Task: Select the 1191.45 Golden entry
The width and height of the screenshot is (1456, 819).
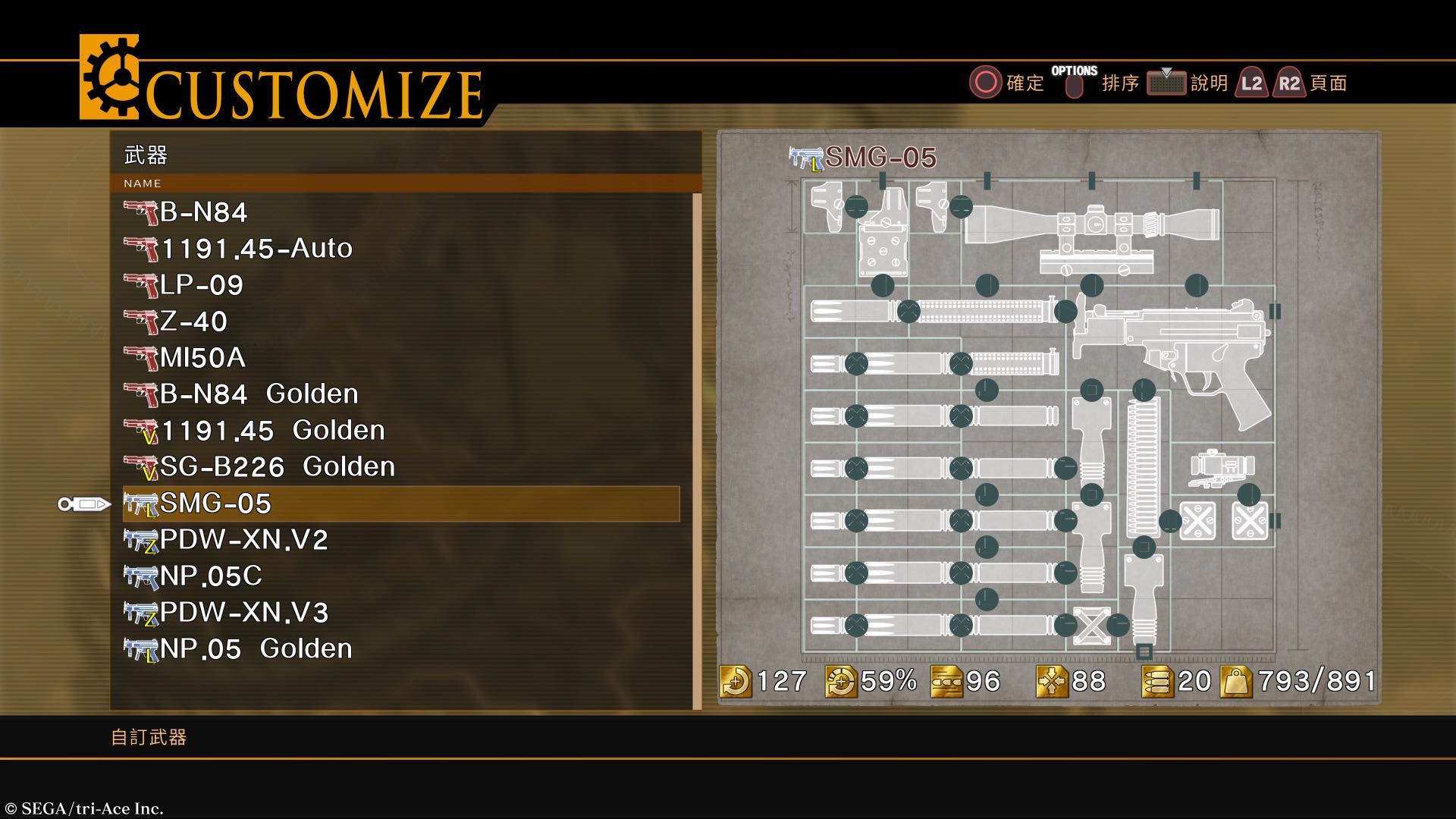Action: point(272,431)
